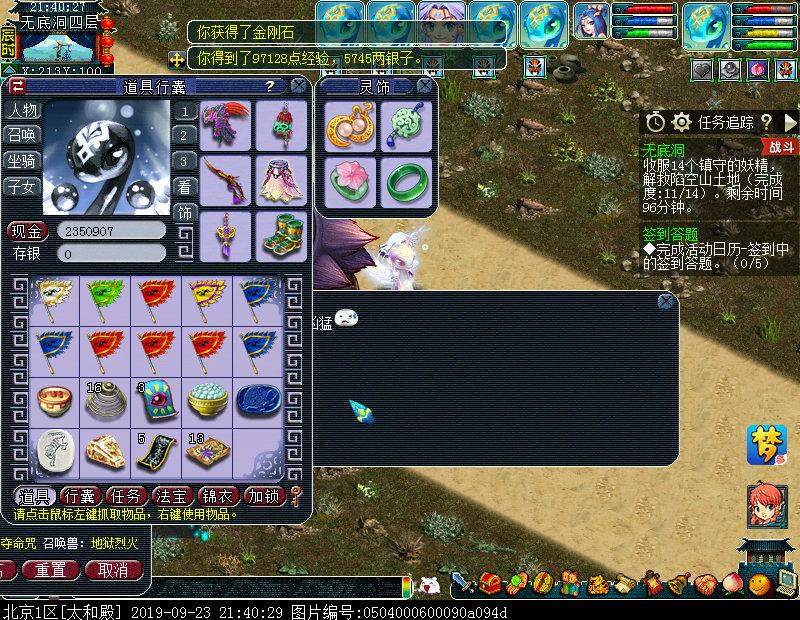This screenshot has height=620, width=800.
Task: Open the 任务 tab in inventory
Action: point(126,496)
